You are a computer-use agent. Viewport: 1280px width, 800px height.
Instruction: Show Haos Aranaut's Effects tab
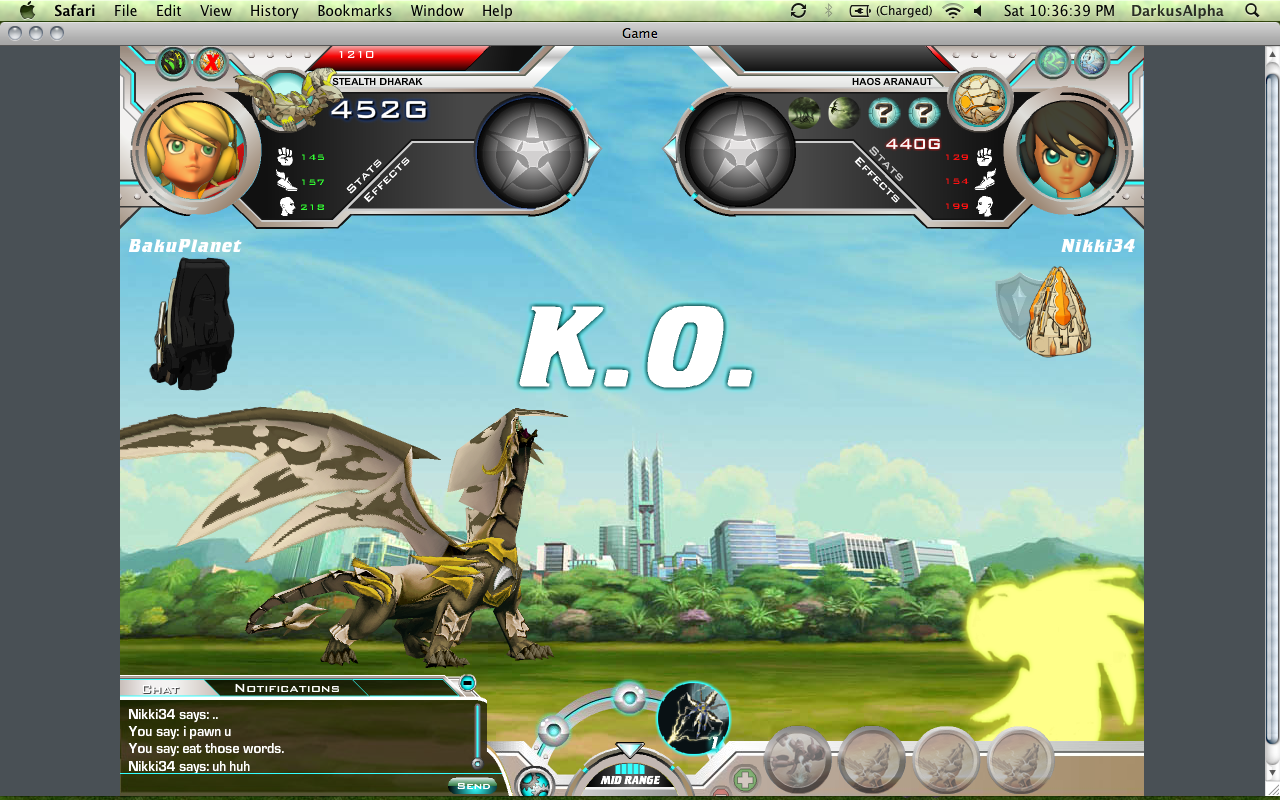pos(877,180)
